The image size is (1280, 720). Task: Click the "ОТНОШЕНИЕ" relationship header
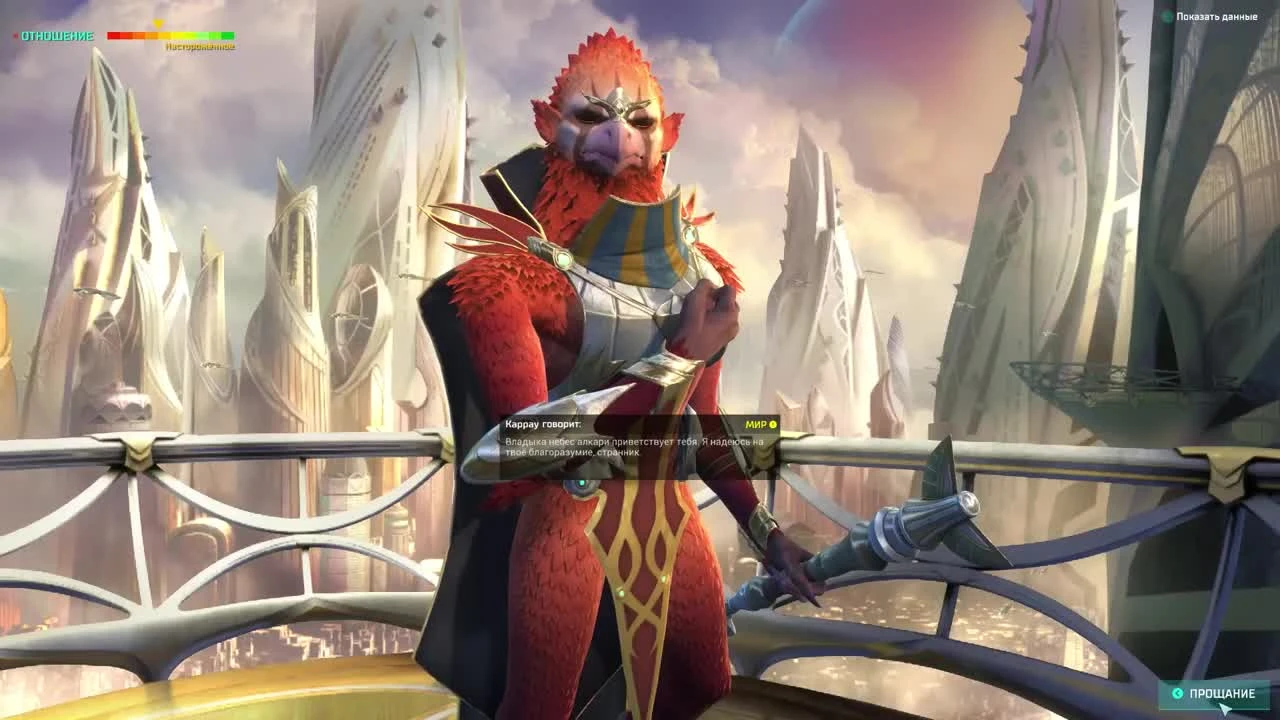point(57,35)
